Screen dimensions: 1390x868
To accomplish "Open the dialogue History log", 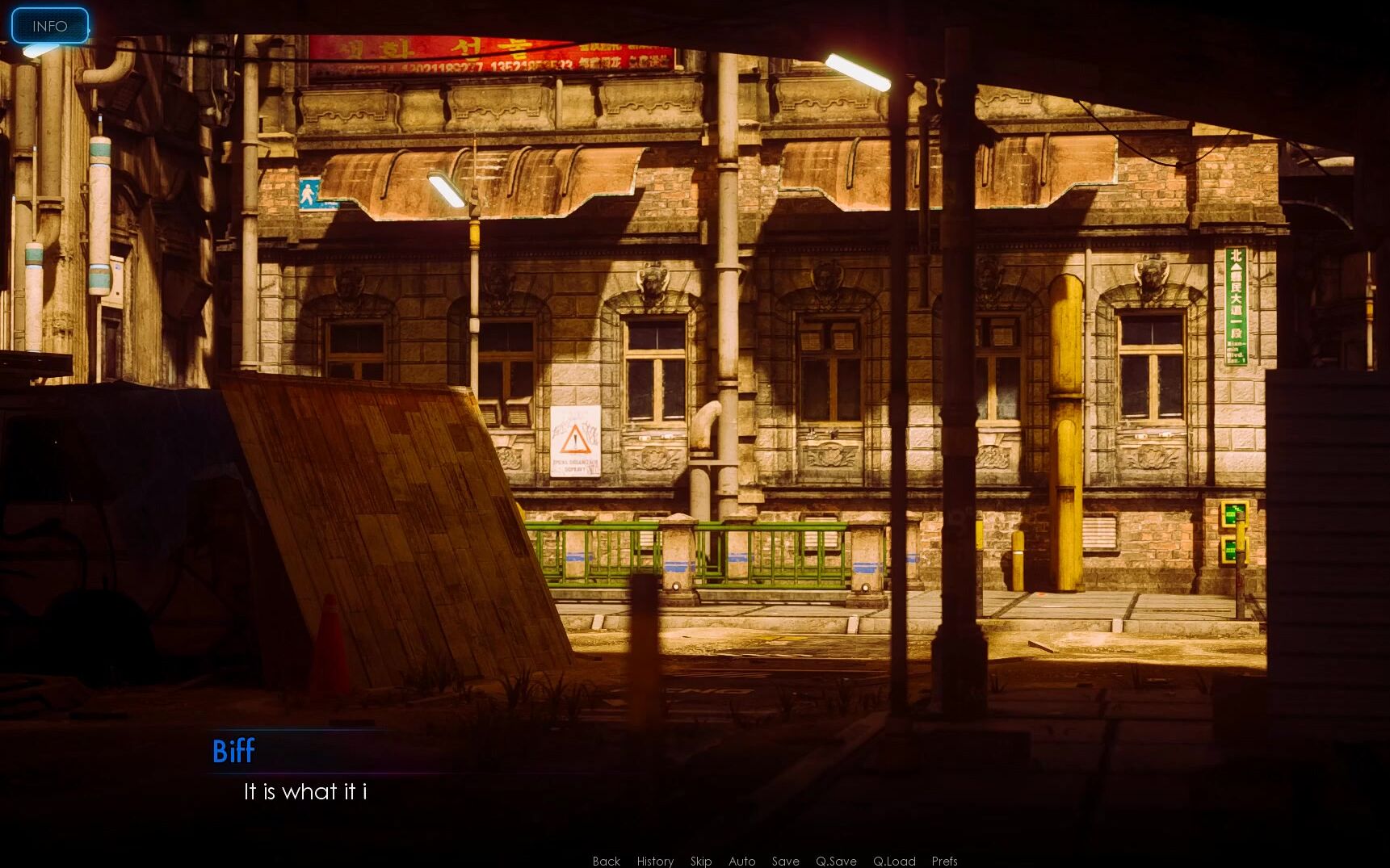I will click(x=655, y=861).
